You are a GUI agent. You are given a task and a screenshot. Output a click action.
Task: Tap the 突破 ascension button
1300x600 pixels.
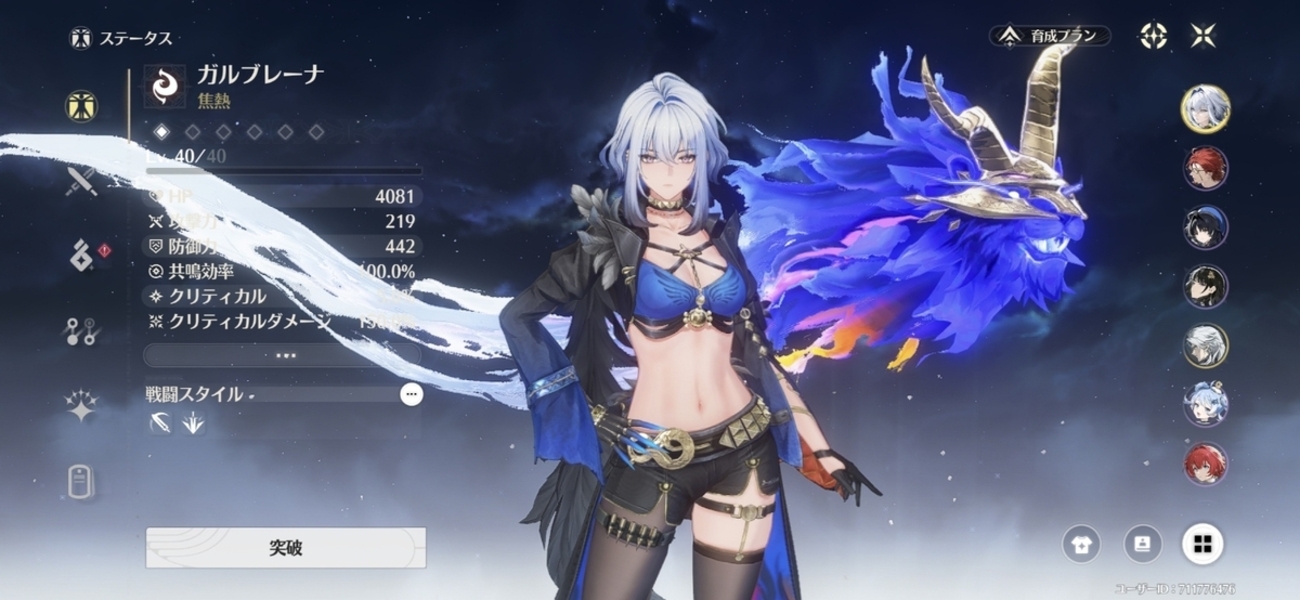[x=285, y=548]
